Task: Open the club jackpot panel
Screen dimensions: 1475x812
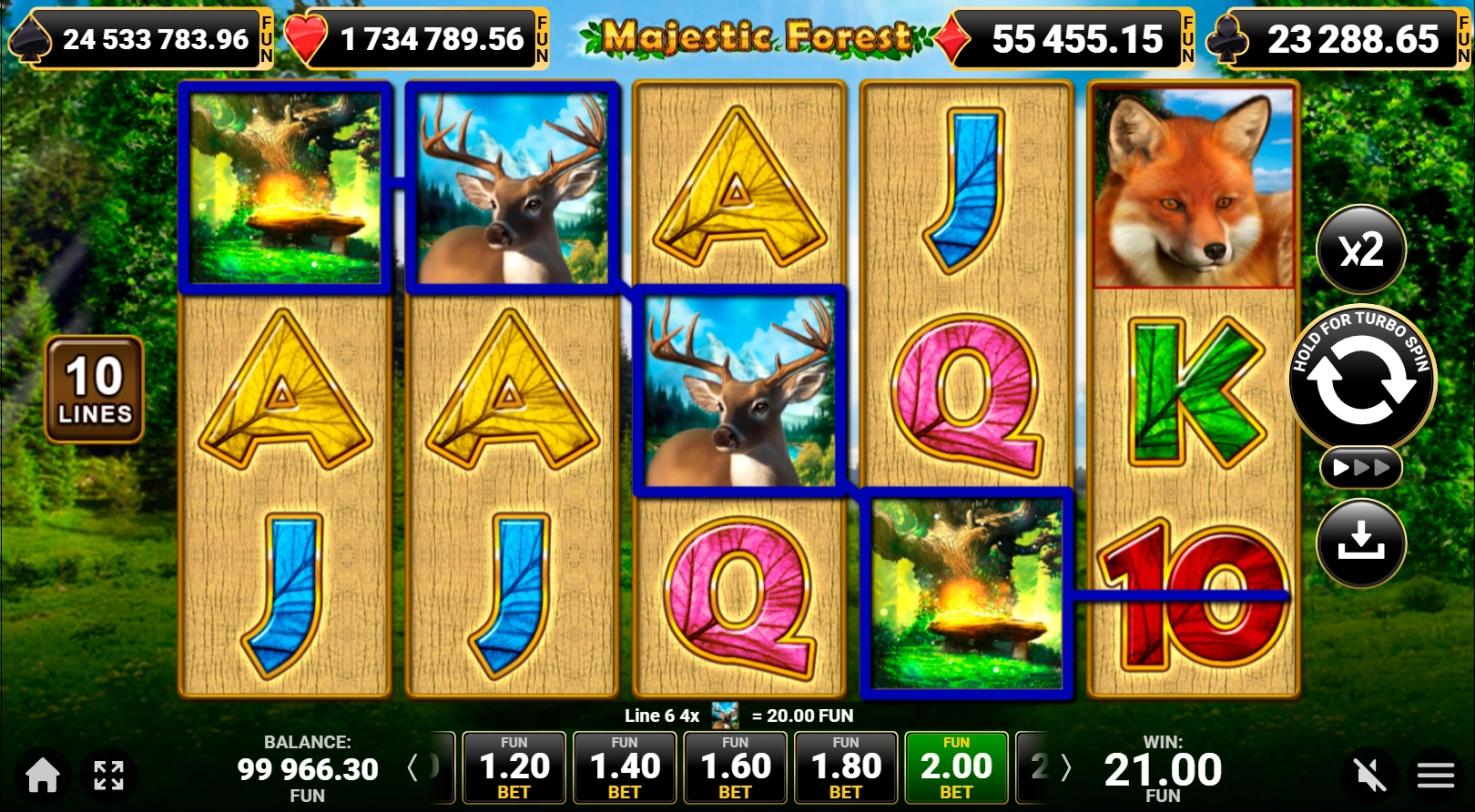Action: pyautogui.click(x=1338, y=39)
